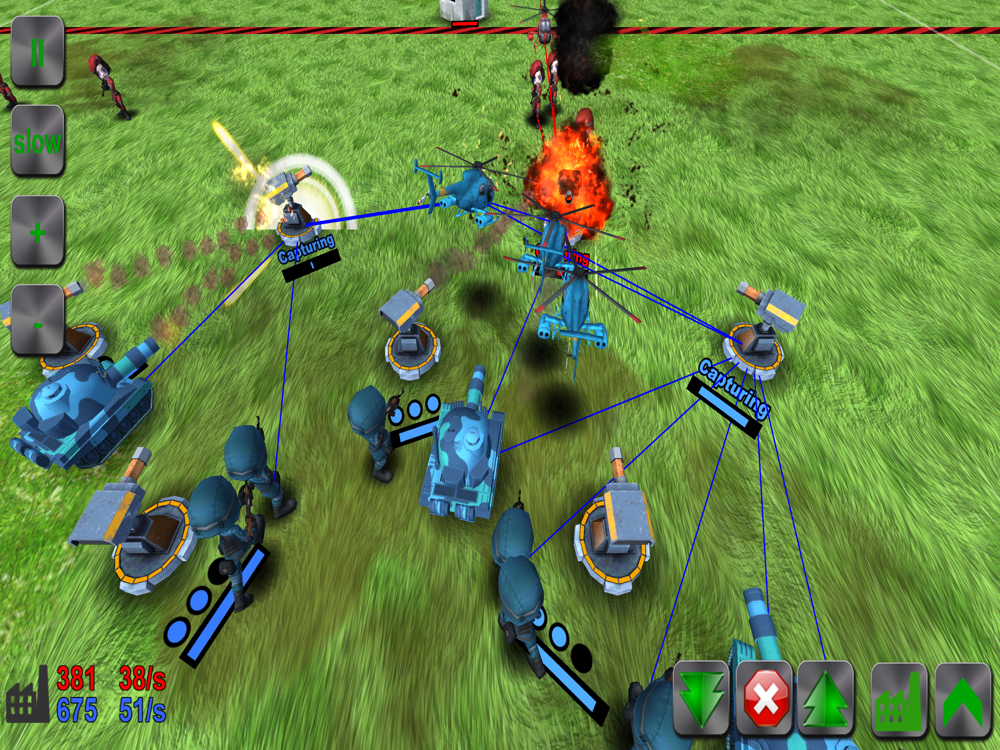Pause the game with the pause button
The image size is (1000, 750).
pos(38,51)
